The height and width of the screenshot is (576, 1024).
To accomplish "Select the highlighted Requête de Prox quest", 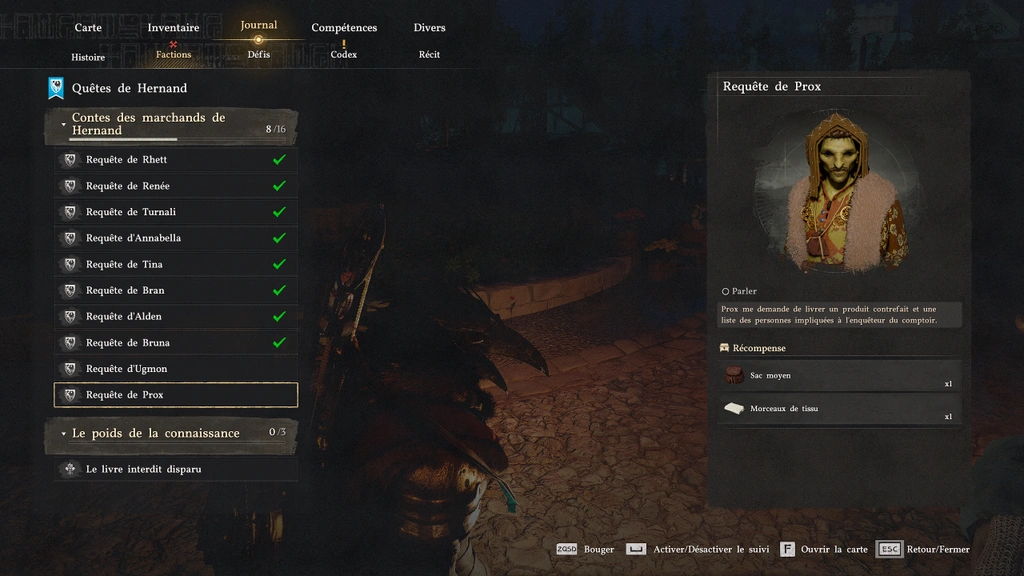I will [x=175, y=395].
